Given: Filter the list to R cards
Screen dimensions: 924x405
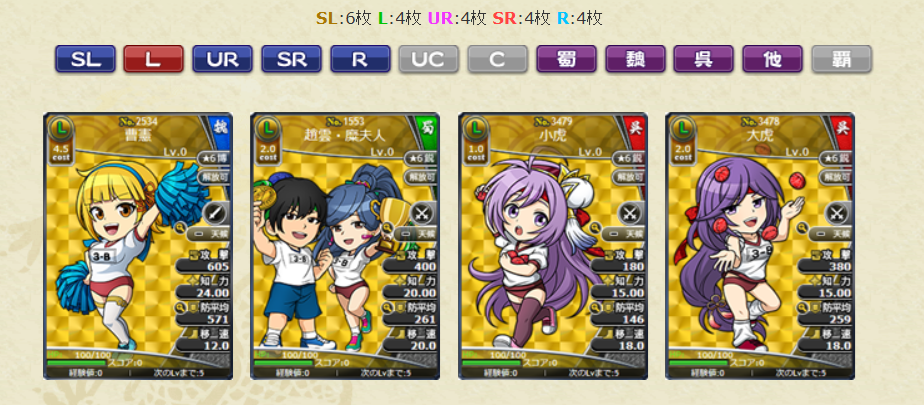Looking at the screenshot, I should click(360, 59).
